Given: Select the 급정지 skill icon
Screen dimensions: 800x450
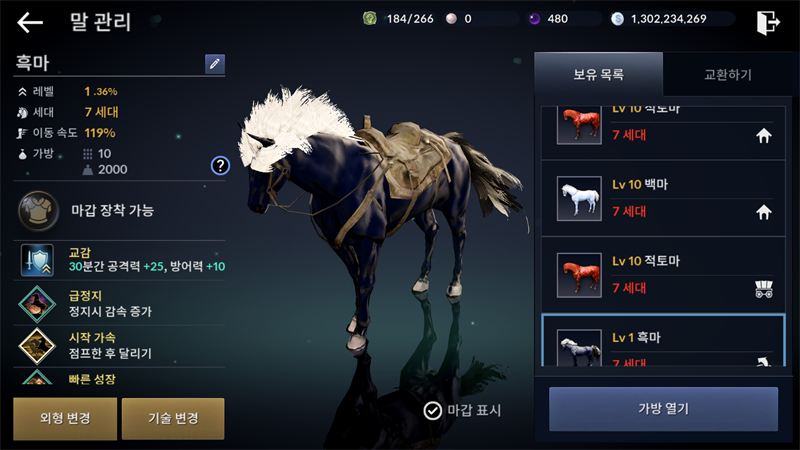Looking at the screenshot, I should 37,303.
